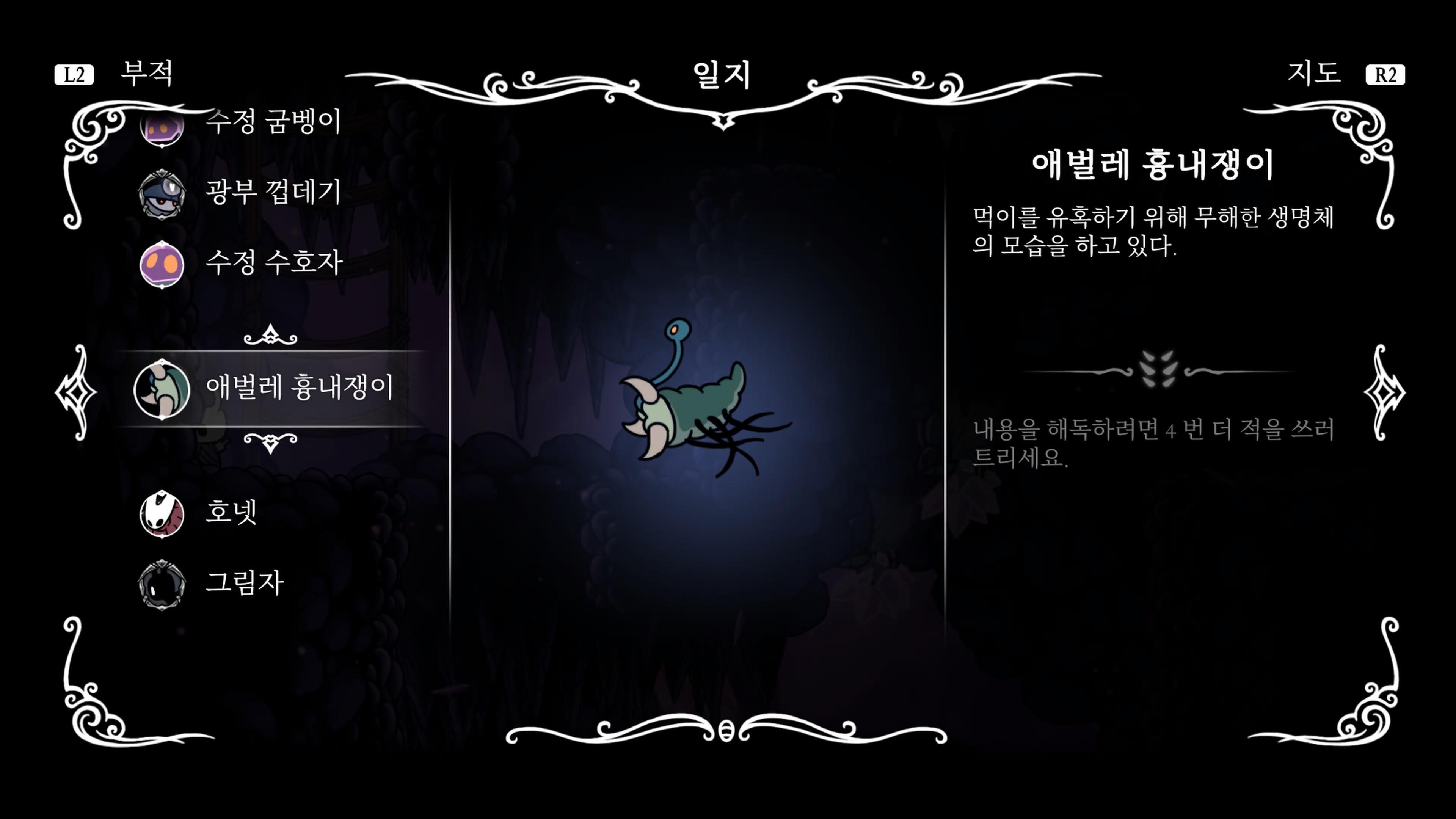Switch to the 부적 charms tab

pyautogui.click(x=146, y=74)
